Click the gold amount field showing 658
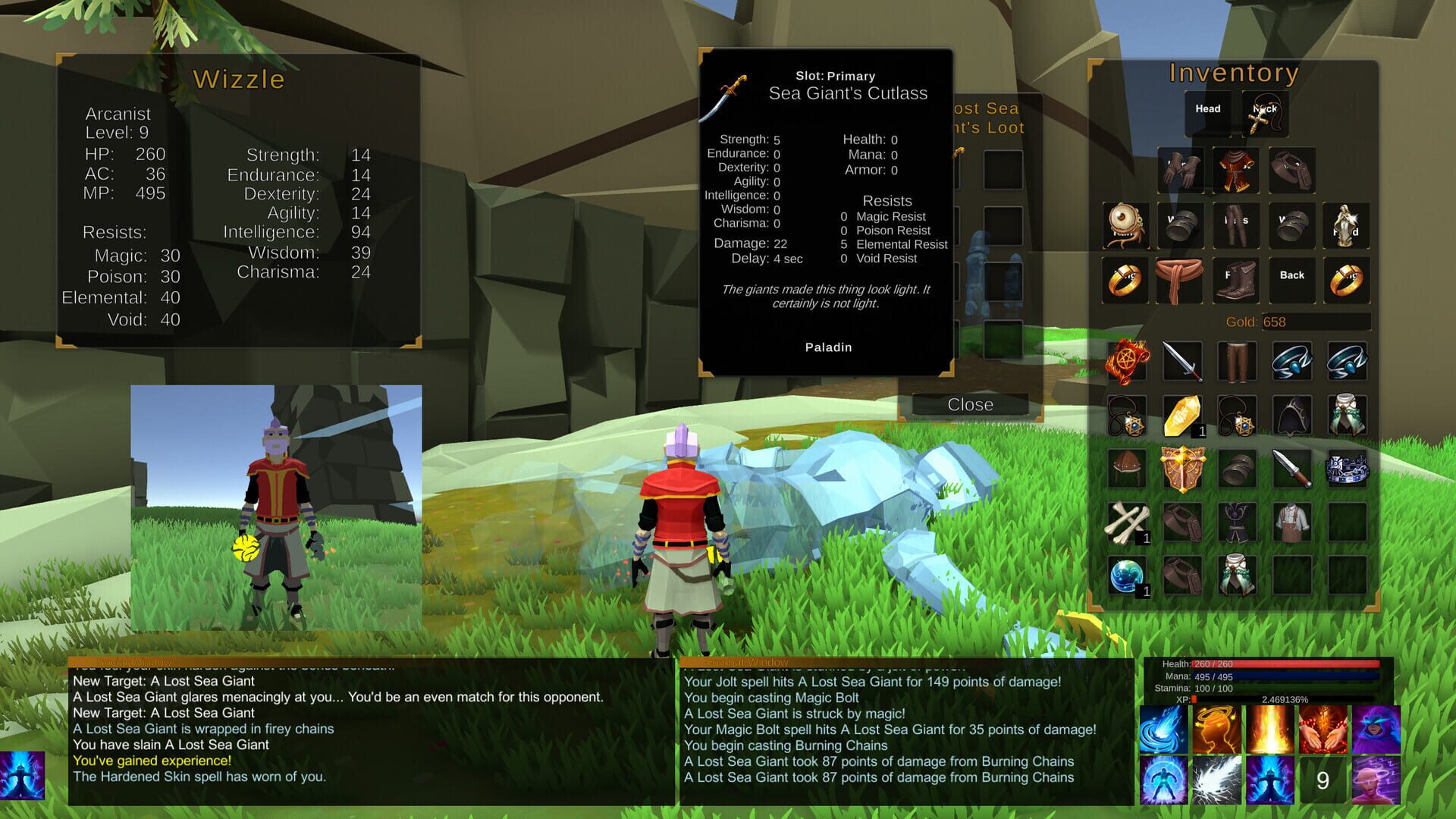Image resolution: width=1456 pixels, height=819 pixels. point(1318,322)
